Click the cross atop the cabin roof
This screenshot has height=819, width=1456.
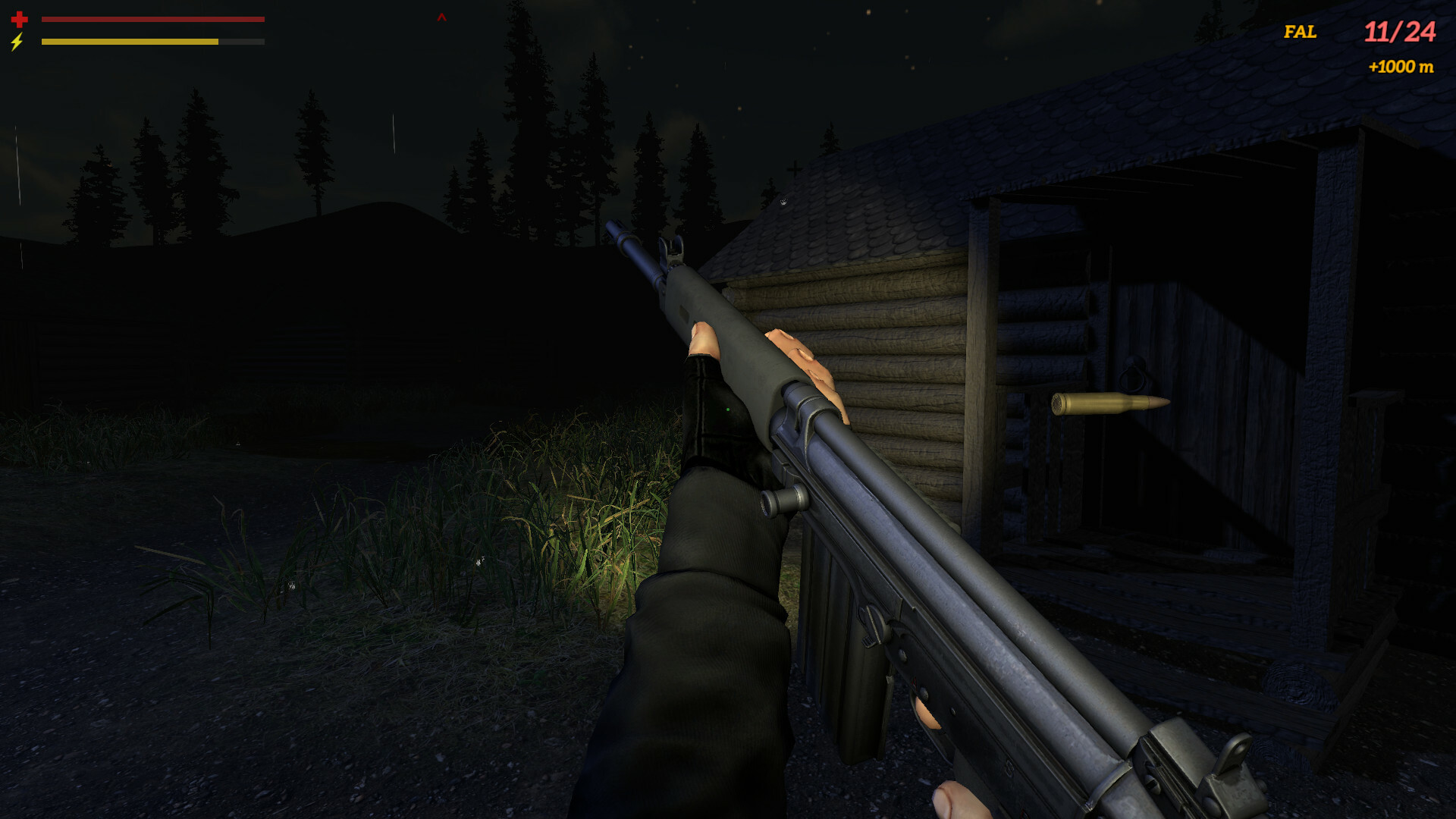(794, 167)
